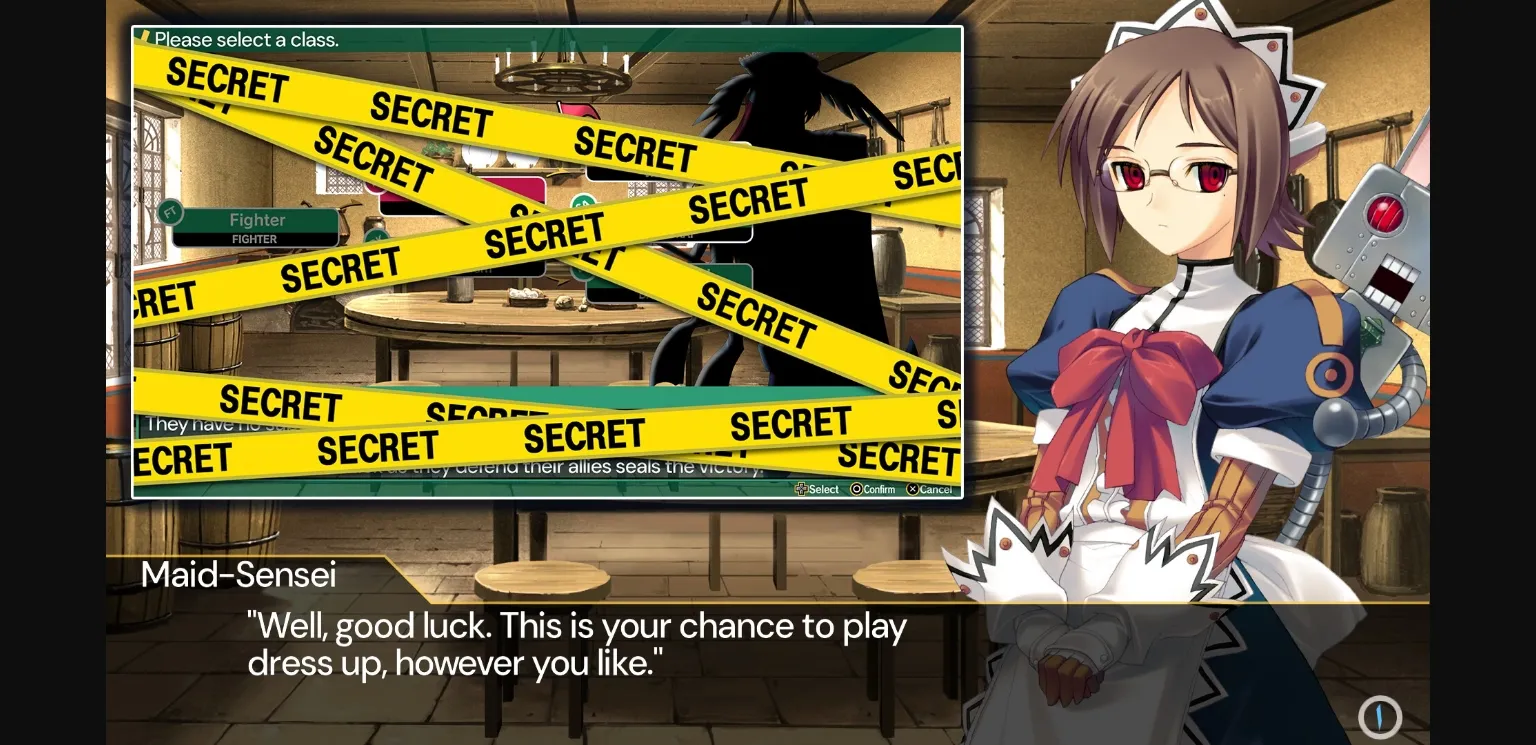The width and height of the screenshot is (1536, 745).
Task: Click the message-advance indicator bottom right
Action: click(x=1380, y=717)
